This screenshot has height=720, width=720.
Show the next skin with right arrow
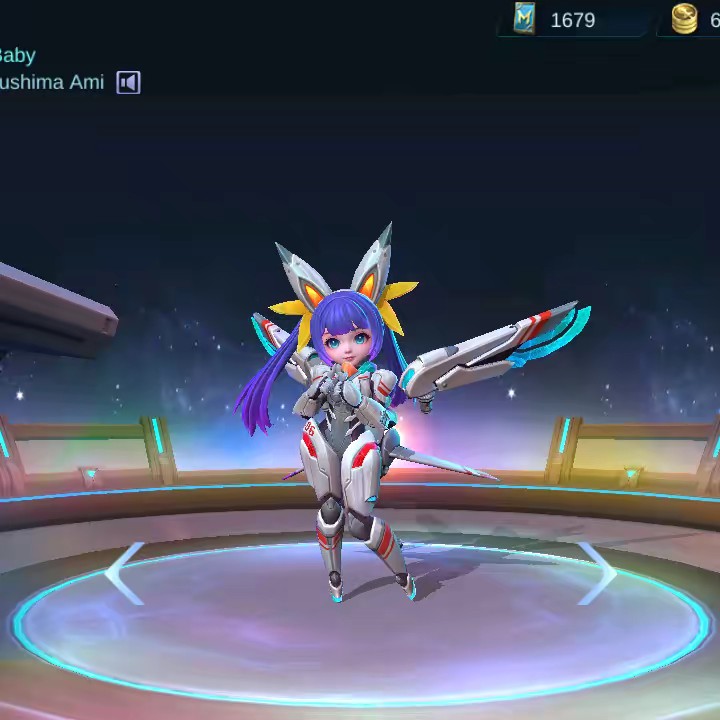tap(597, 573)
